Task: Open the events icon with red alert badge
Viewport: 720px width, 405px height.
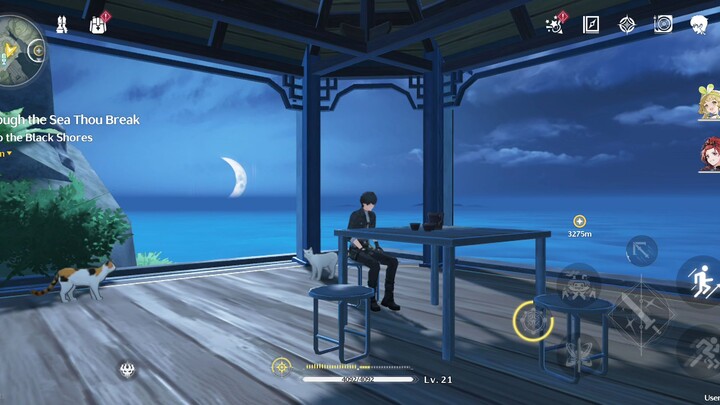Action: coord(556,23)
